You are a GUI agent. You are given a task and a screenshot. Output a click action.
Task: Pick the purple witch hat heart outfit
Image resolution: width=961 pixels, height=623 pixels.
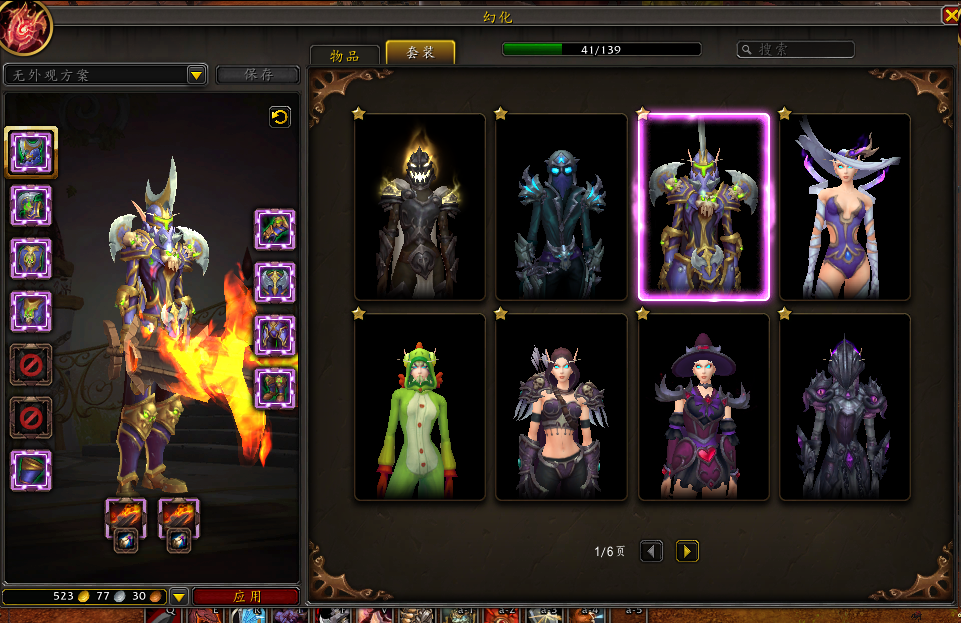click(704, 407)
